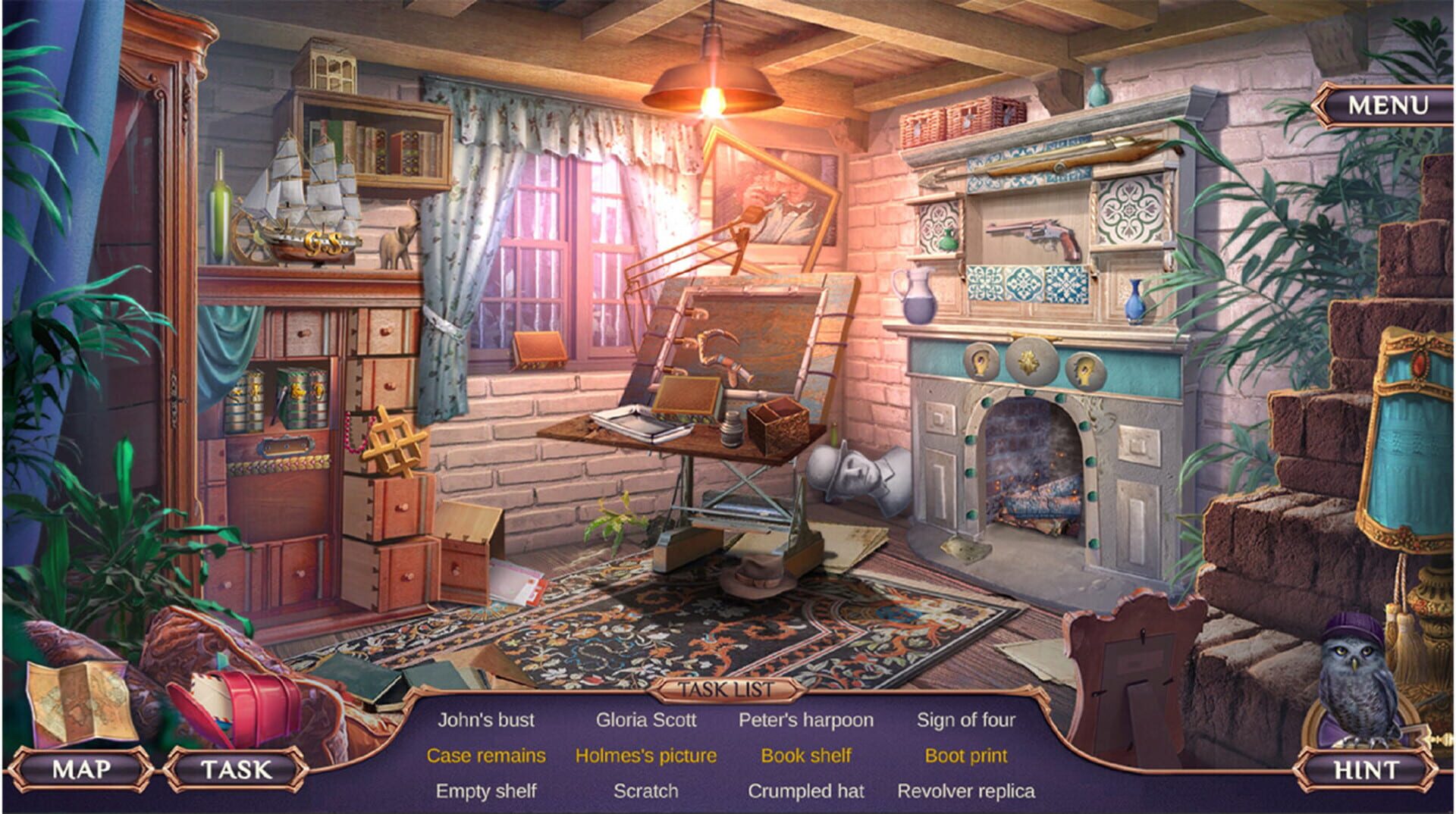Click the crumpled hat under the drafting table
Screen dimensions: 1456x814
[758, 577]
